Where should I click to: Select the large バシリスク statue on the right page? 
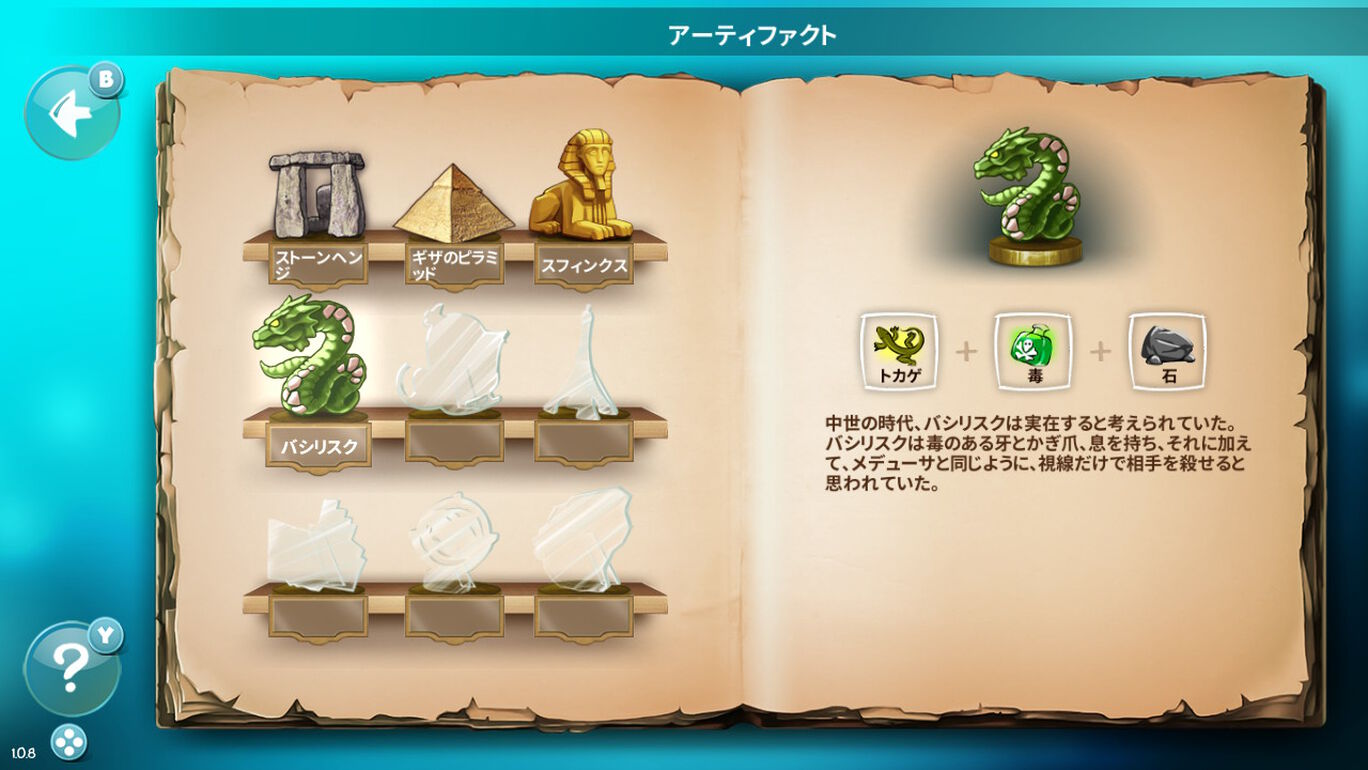point(1022,190)
